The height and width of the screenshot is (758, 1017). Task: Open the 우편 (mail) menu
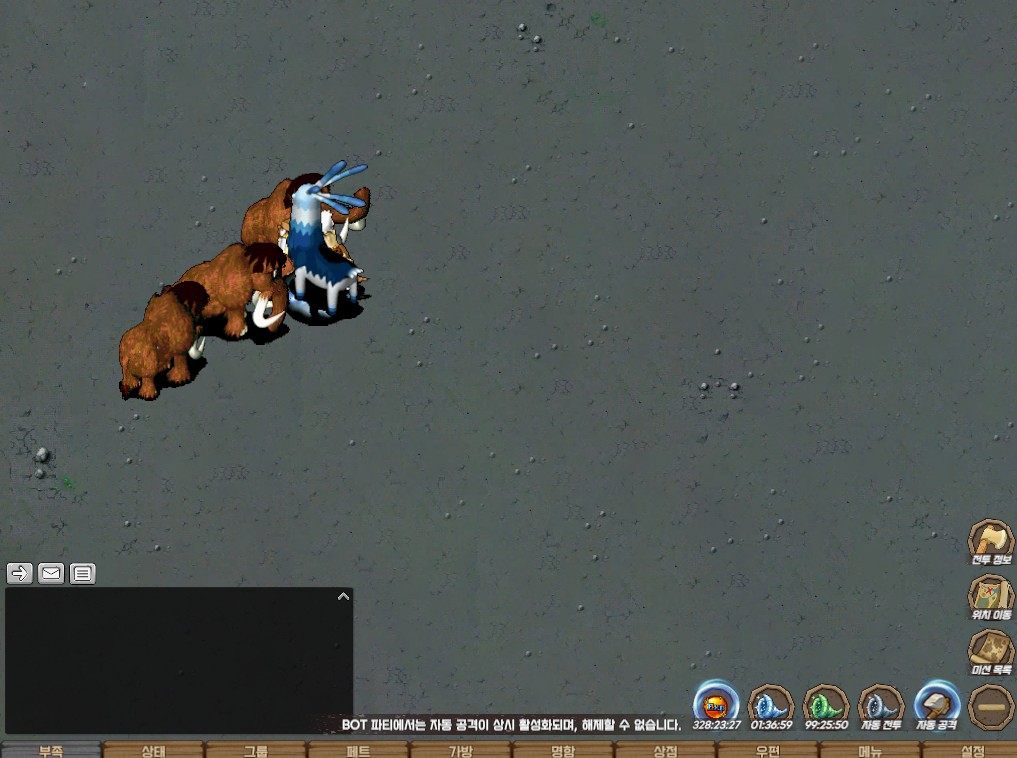767,750
